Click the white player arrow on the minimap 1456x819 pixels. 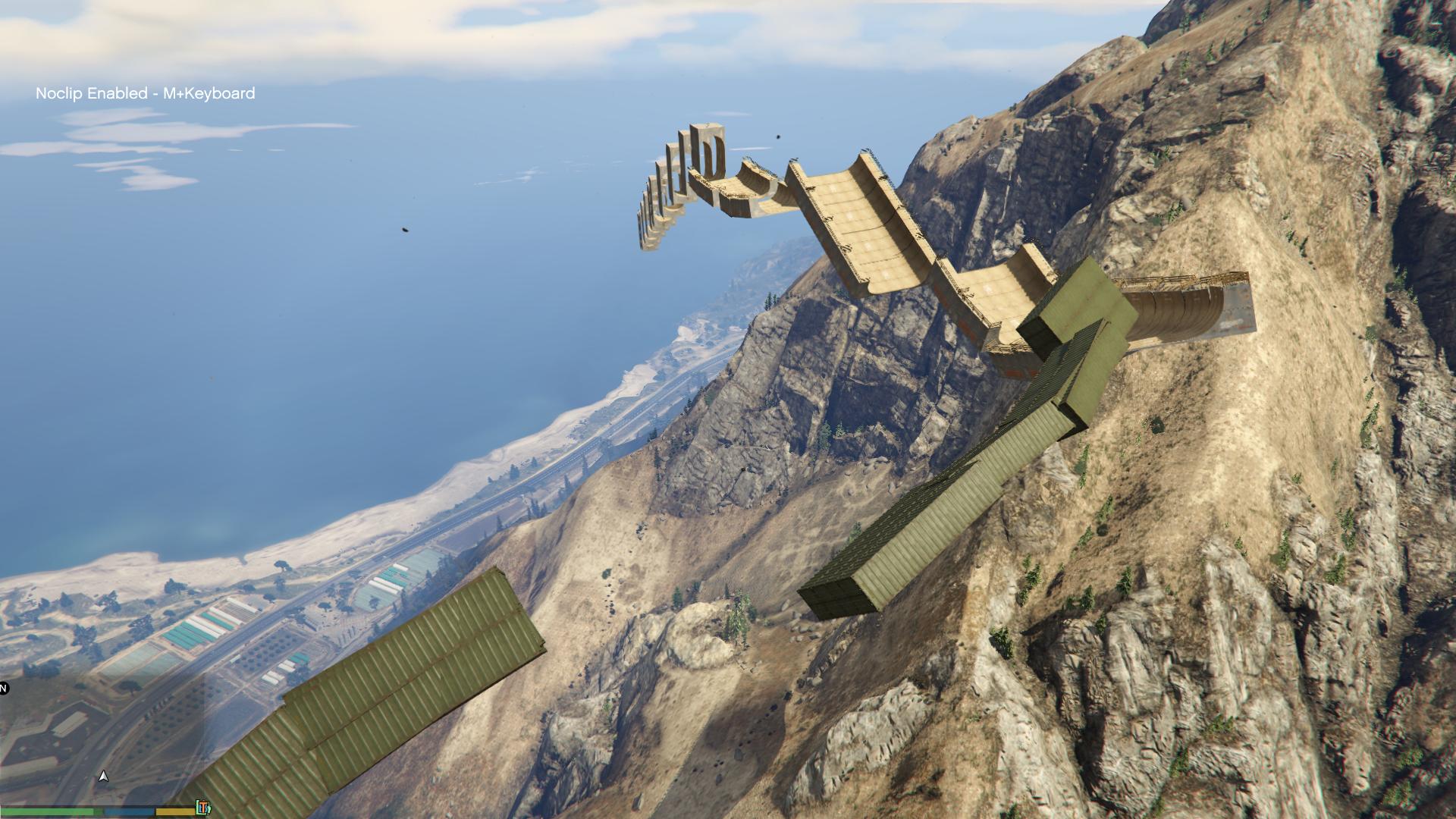(104, 776)
